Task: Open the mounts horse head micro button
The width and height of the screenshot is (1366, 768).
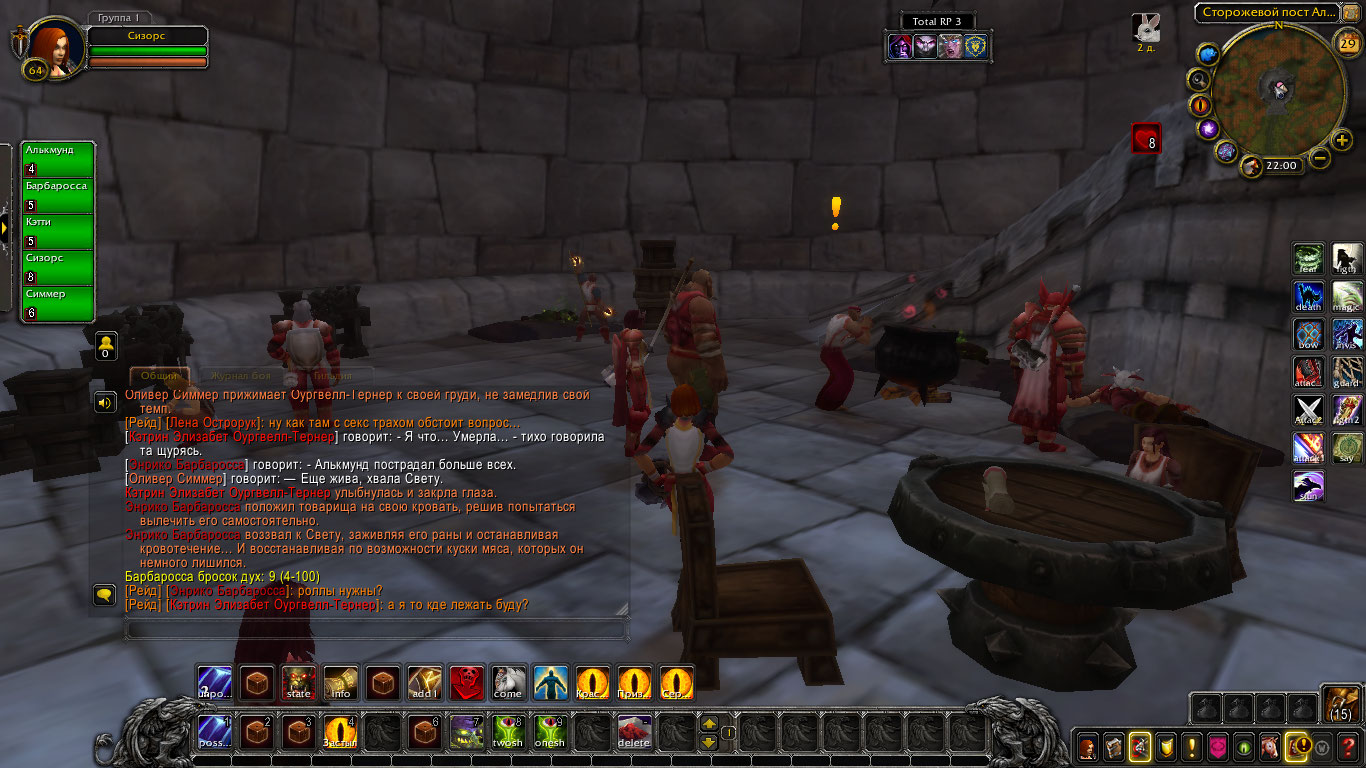Action: coord(1269,746)
